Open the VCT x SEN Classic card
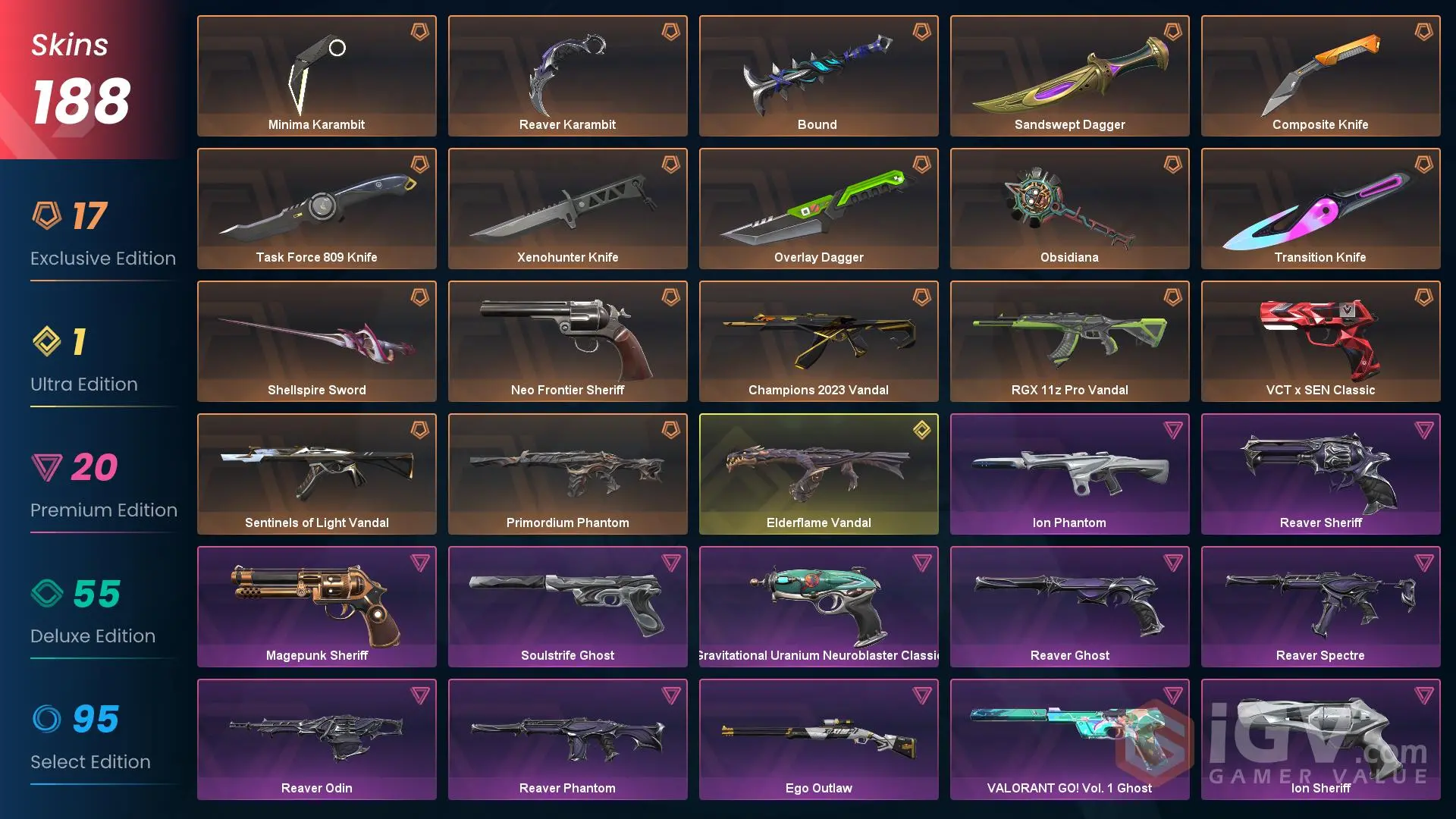Viewport: 1456px width, 819px height. [x=1320, y=341]
